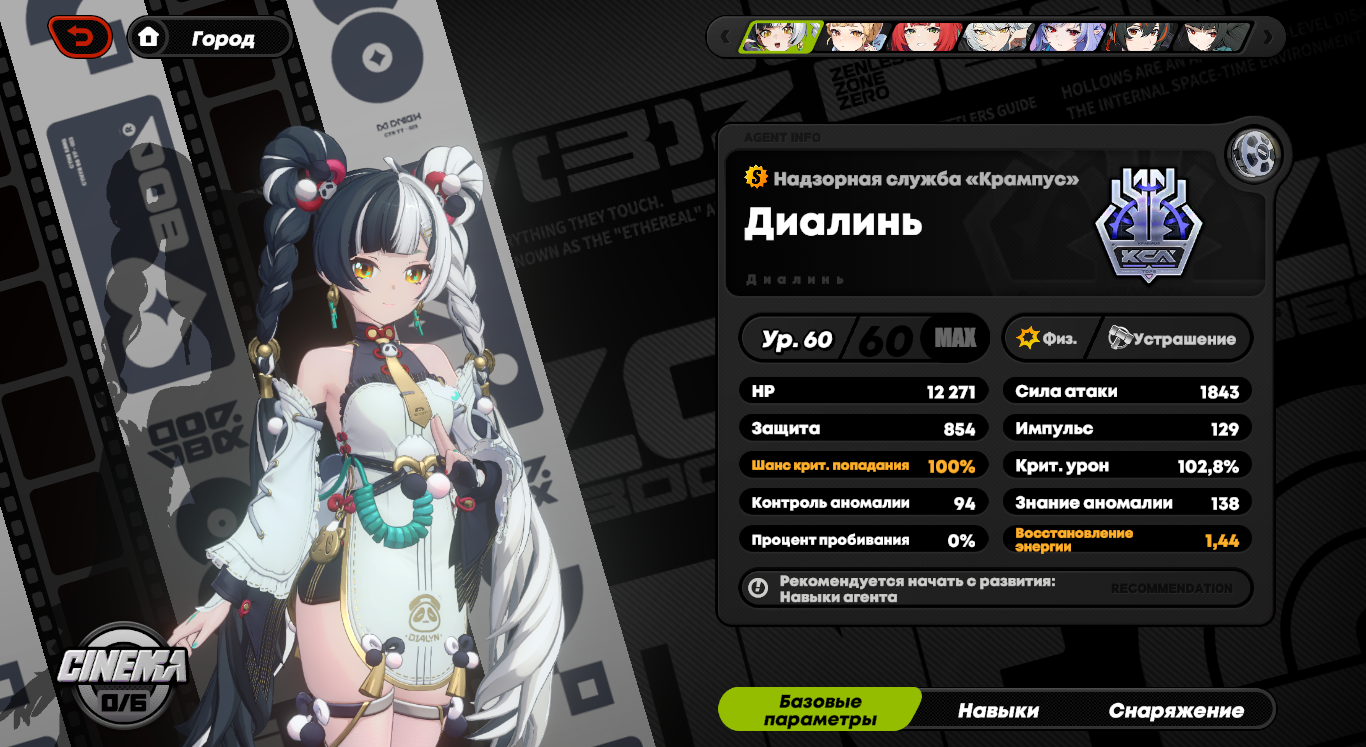1366x747 pixels.
Task: Choose the red-haired agent portrait
Action: pos(924,37)
